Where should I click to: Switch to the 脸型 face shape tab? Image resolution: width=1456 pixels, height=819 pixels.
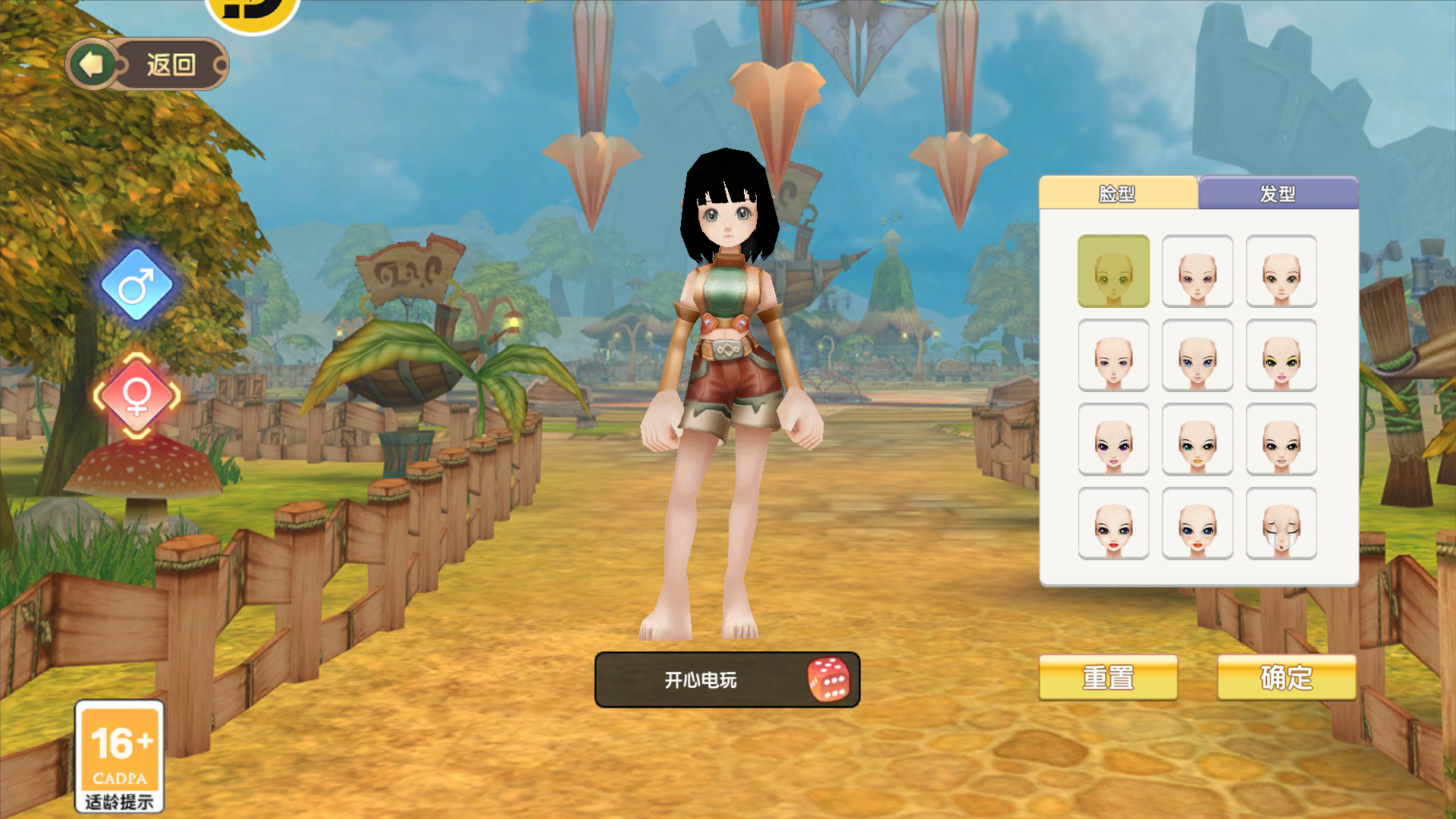[1119, 194]
